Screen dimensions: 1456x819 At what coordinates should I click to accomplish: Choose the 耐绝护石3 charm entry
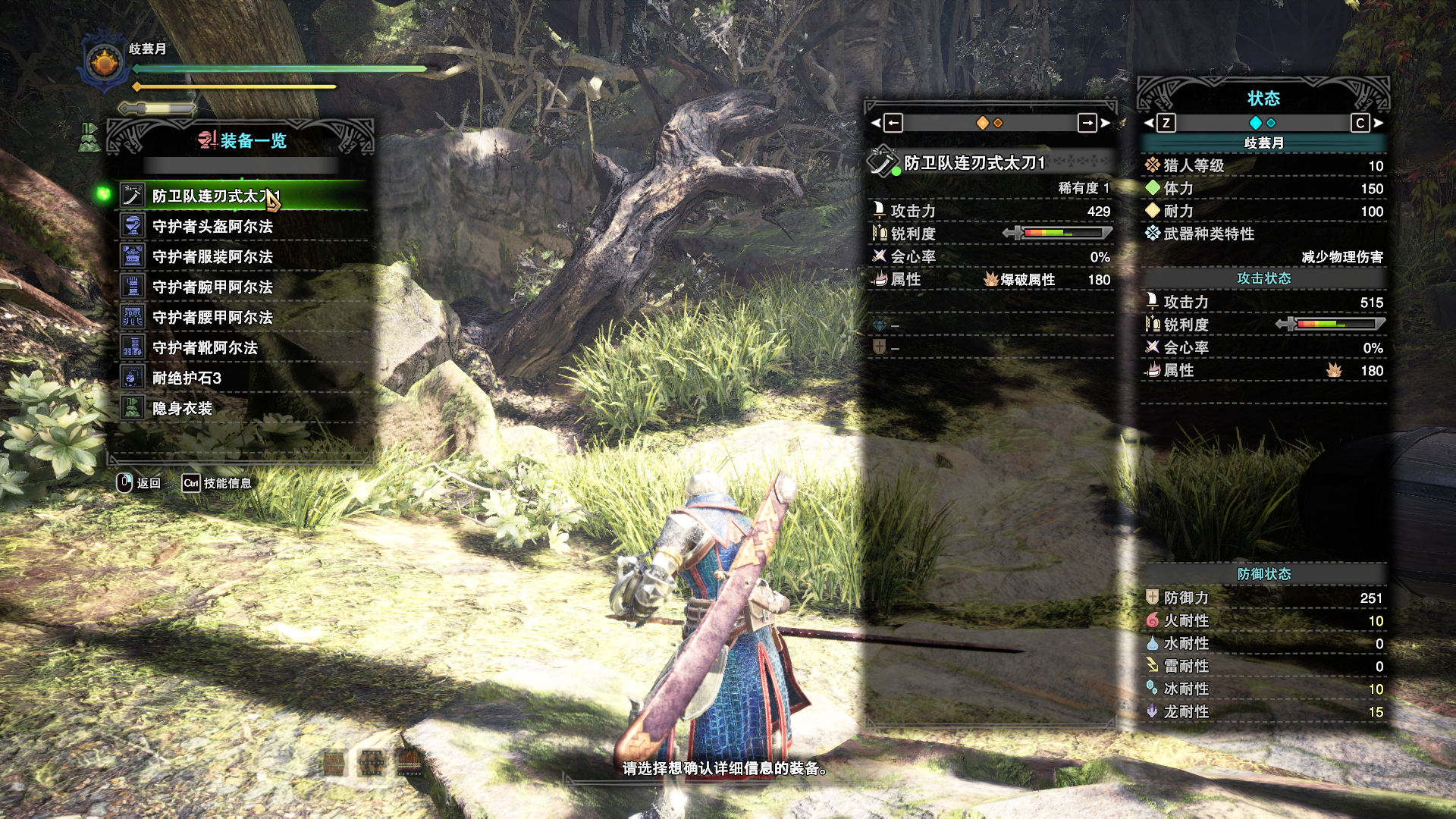tap(187, 378)
